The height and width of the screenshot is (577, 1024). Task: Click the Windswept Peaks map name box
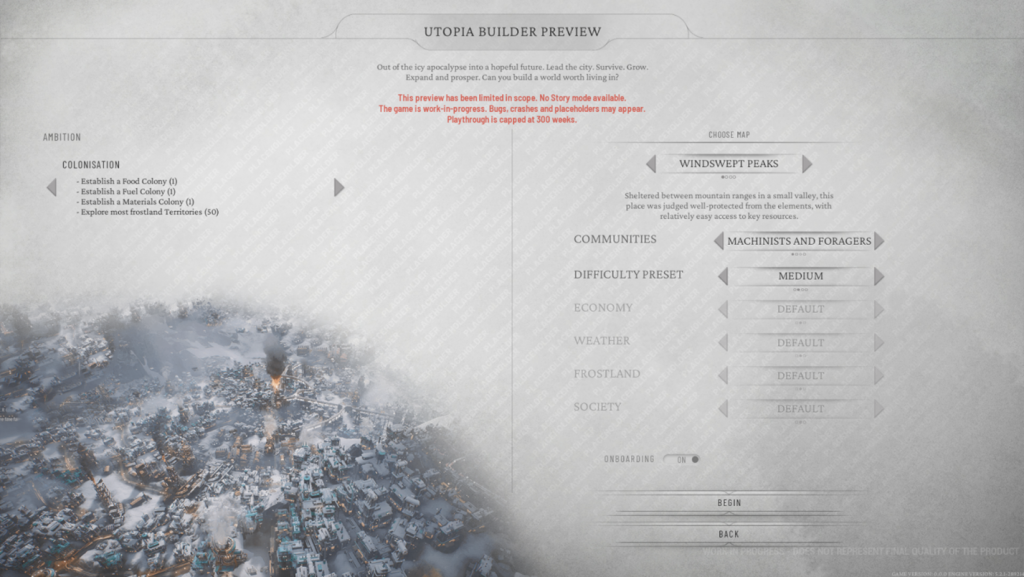pyautogui.click(x=728, y=164)
